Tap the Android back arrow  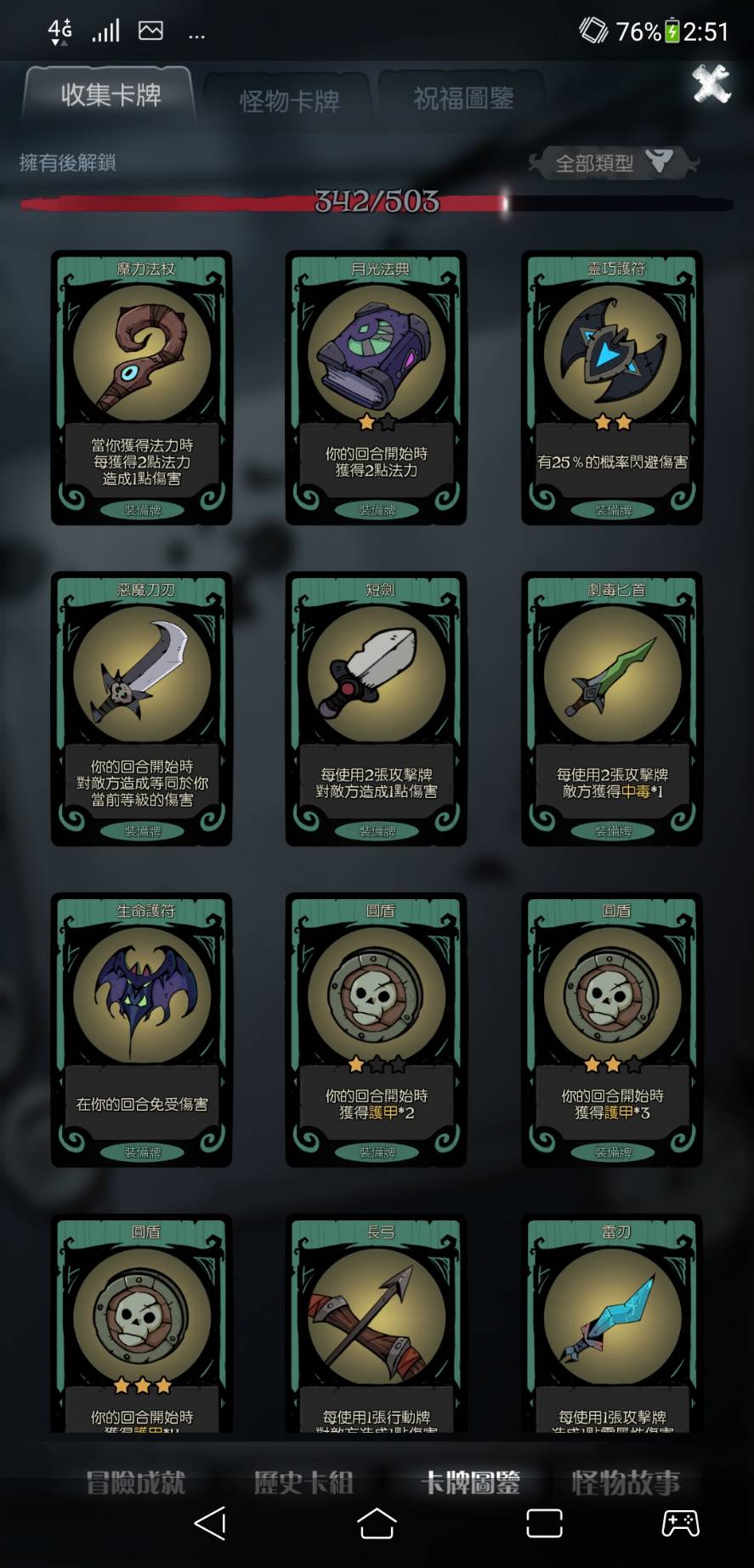210,1524
